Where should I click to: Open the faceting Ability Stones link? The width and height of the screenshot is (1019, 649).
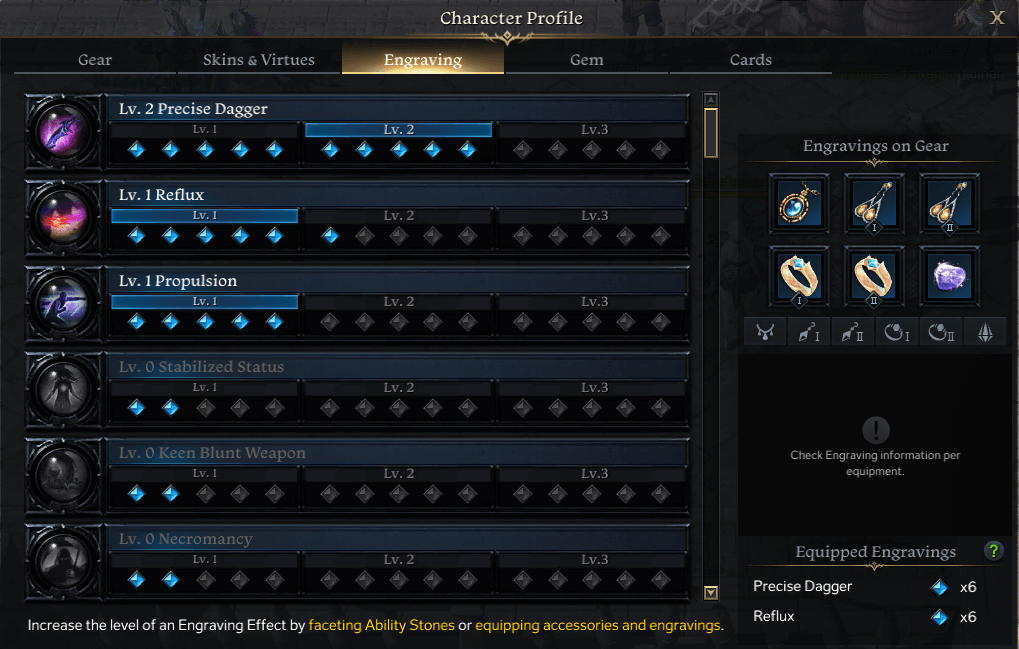381,625
